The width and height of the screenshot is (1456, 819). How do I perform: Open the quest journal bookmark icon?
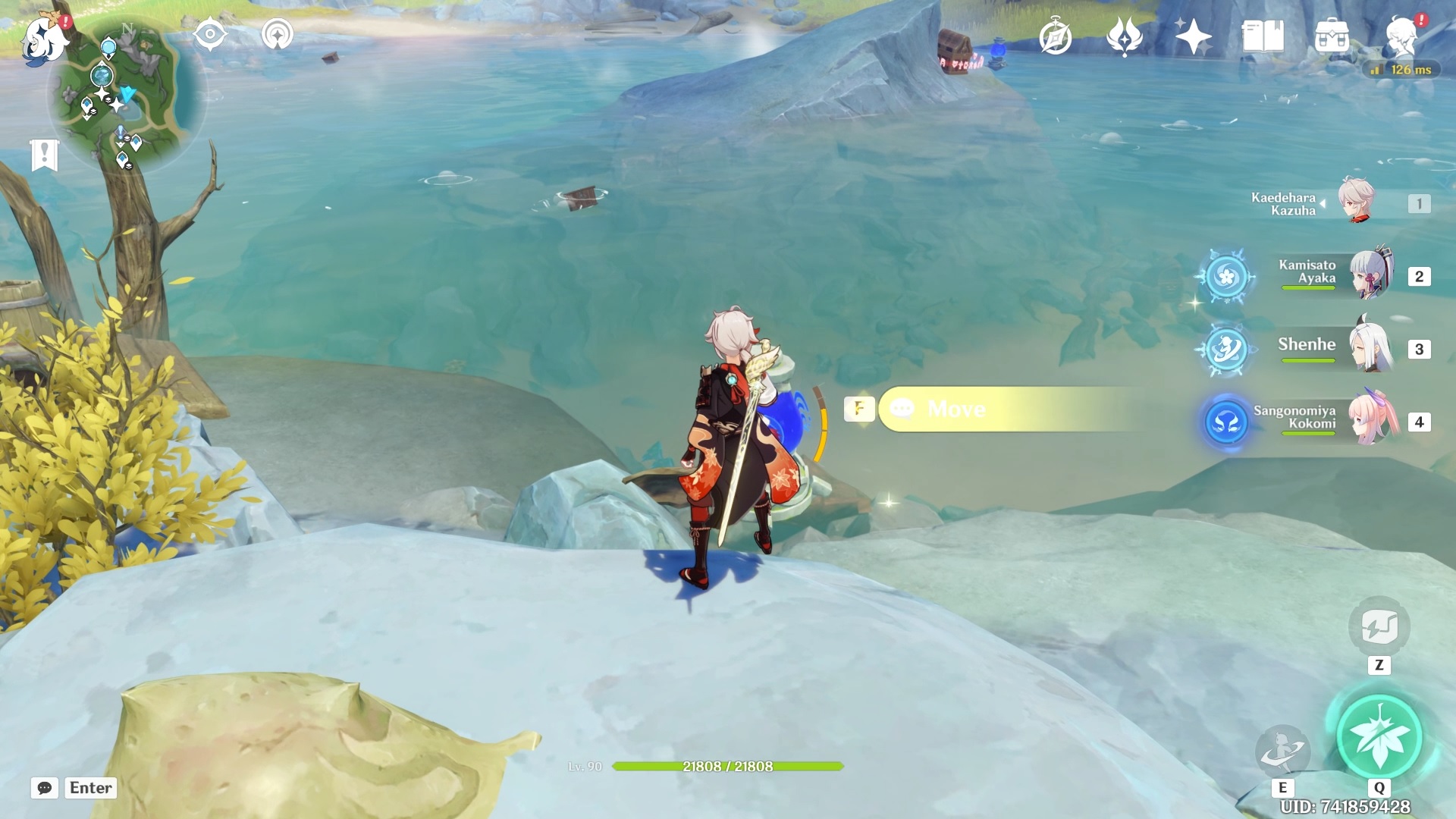(44, 155)
